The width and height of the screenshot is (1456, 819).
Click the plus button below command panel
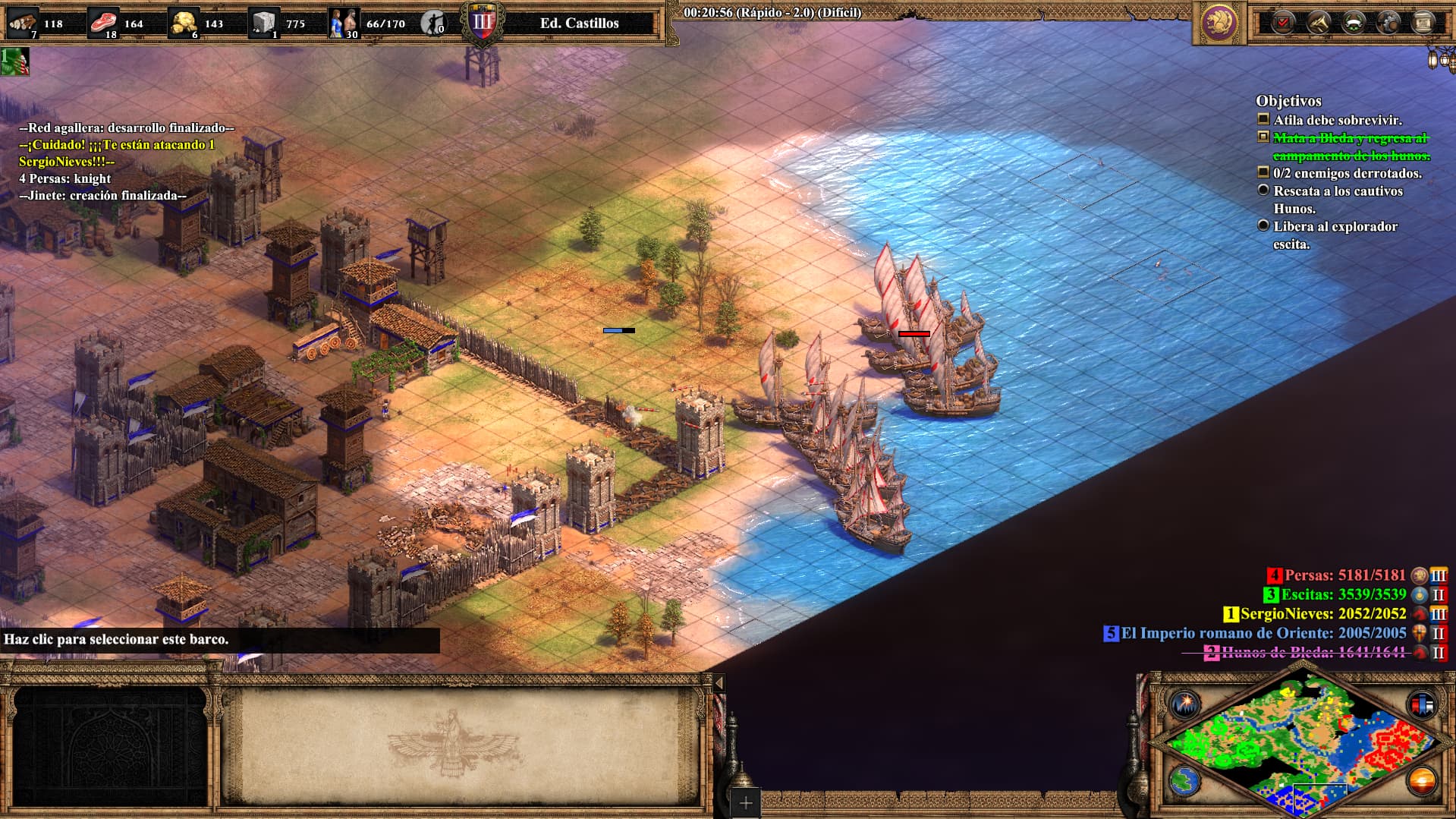click(746, 803)
